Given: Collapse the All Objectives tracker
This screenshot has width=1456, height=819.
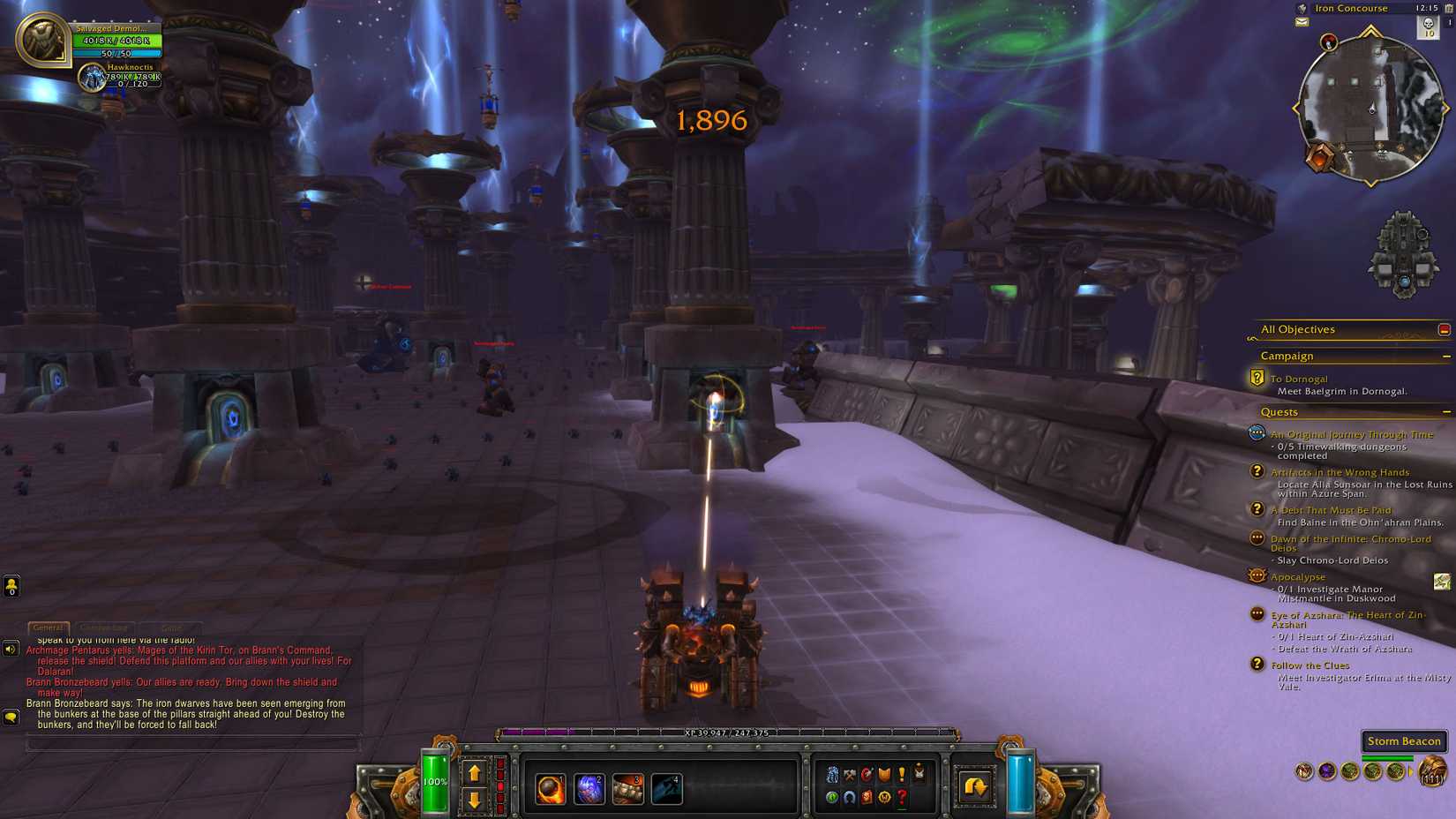Looking at the screenshot, I should 1445,328.
